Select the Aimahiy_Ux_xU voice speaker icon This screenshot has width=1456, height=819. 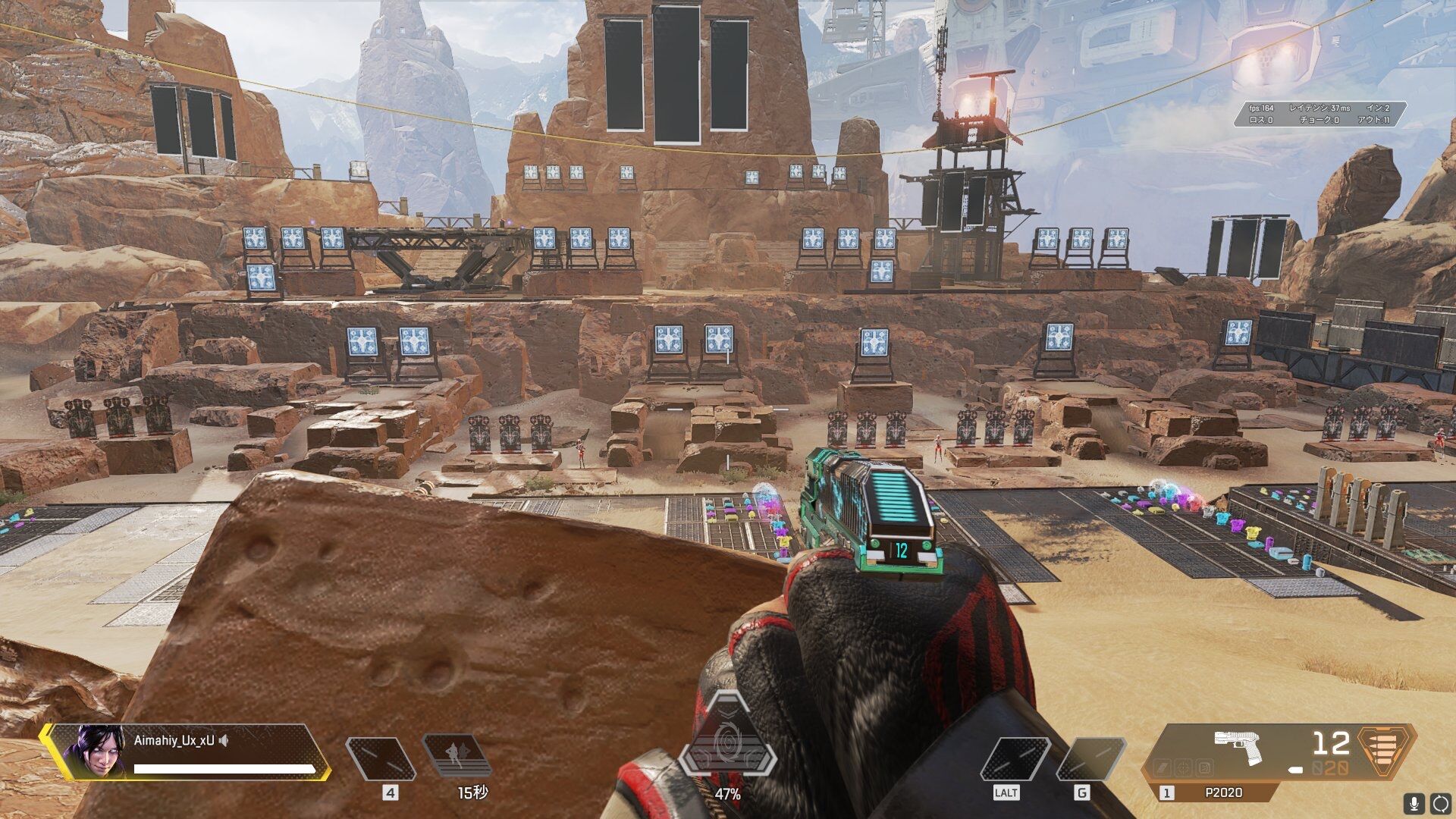[224, 741]
